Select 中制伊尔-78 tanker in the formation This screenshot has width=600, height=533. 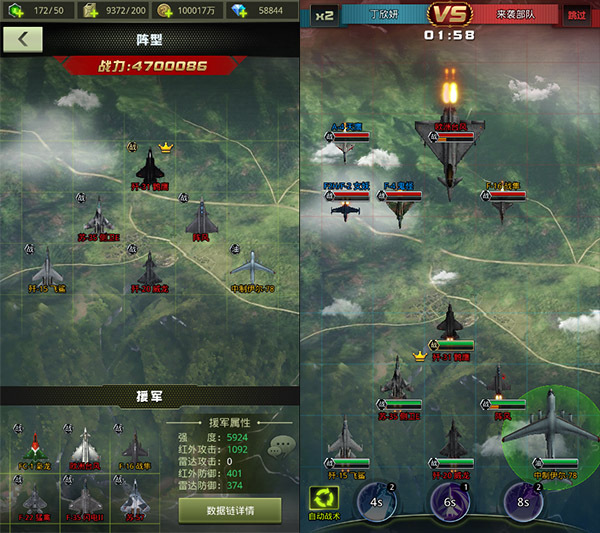click(252, 268)
